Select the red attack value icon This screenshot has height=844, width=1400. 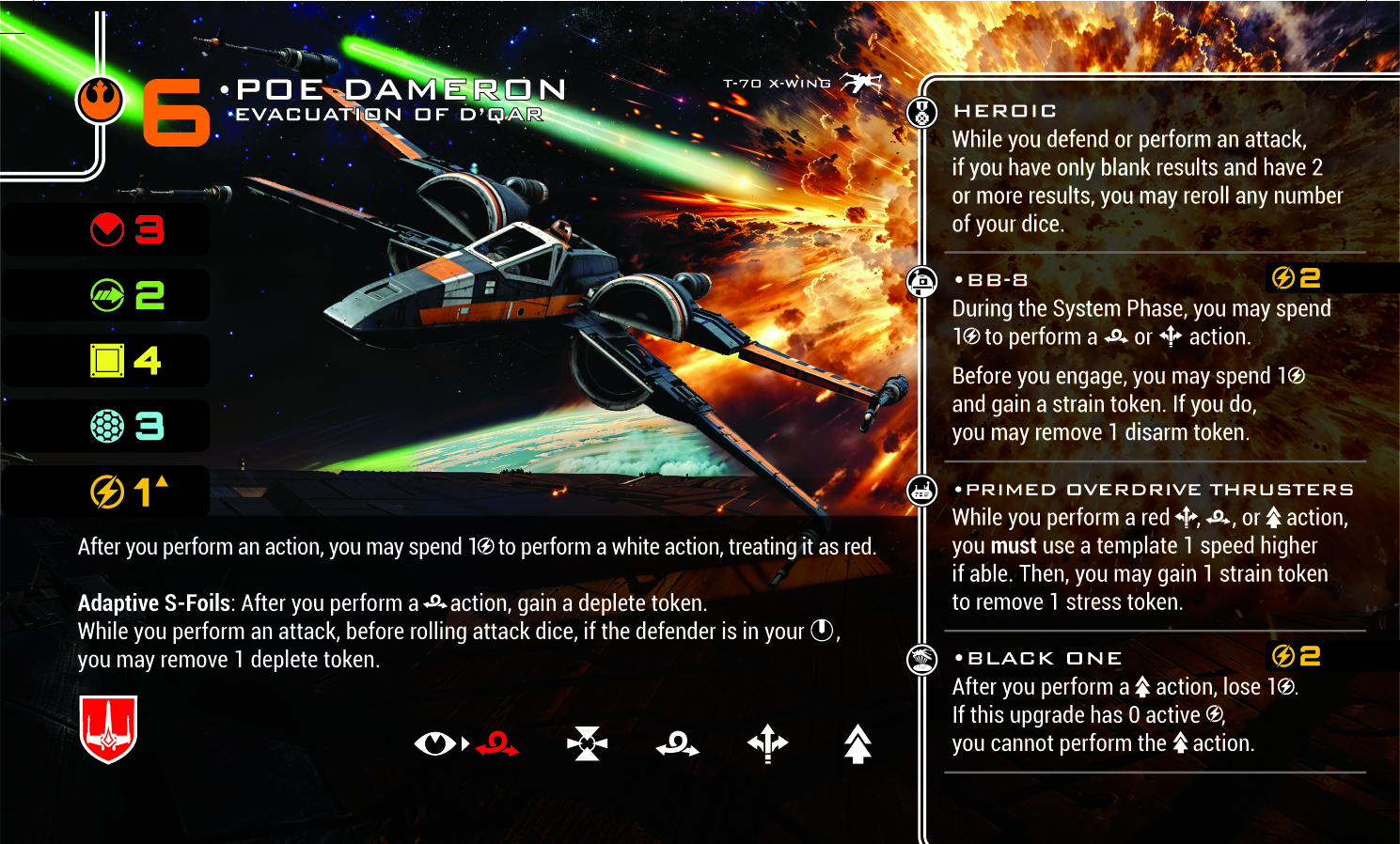[x=107, y=229]
